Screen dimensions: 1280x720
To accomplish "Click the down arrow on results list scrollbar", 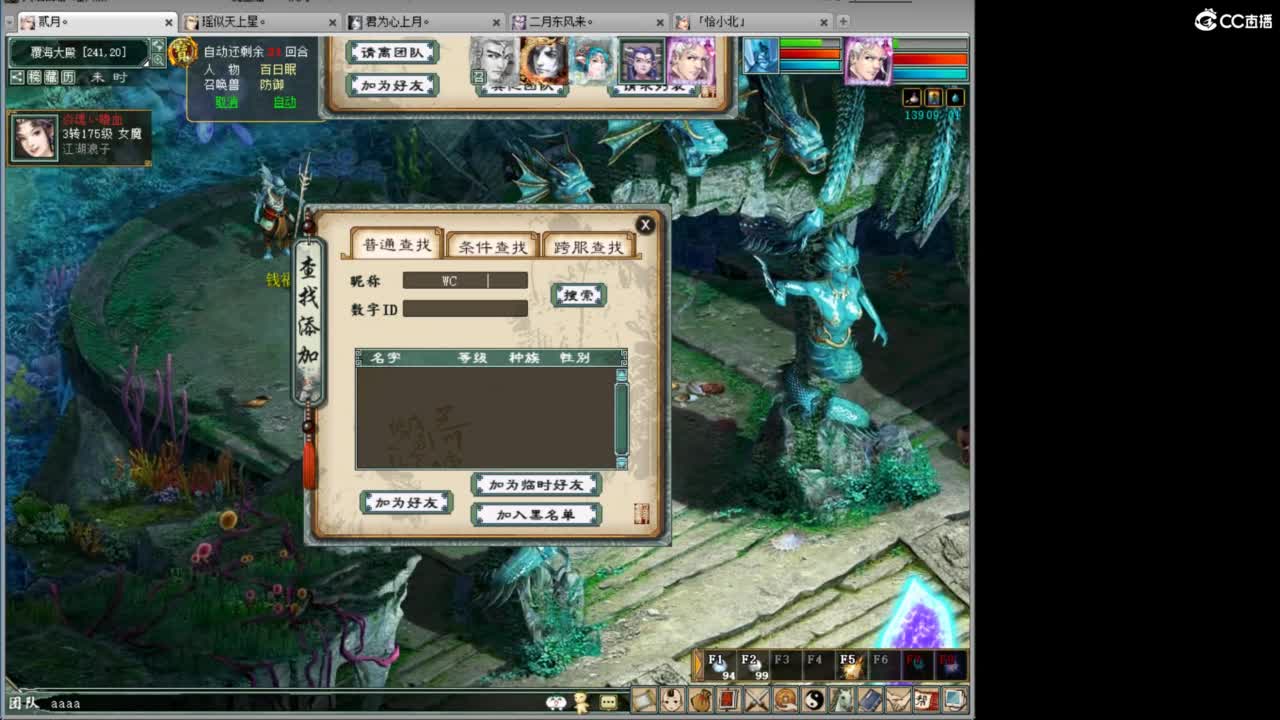I will point(622,462).
